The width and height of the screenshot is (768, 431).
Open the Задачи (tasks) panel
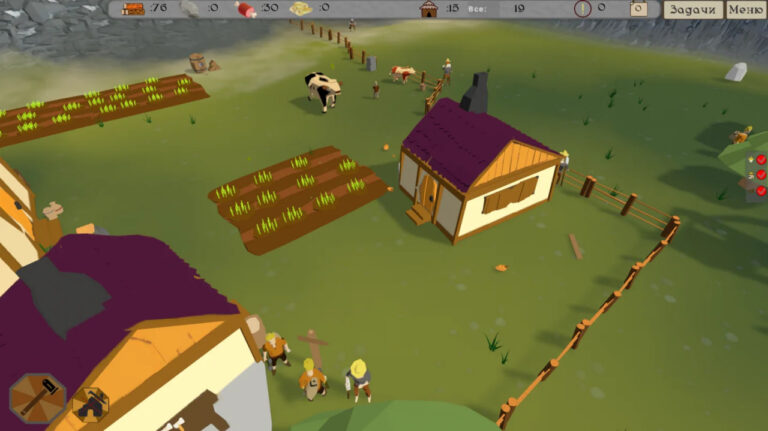click(x=692, y=9)
